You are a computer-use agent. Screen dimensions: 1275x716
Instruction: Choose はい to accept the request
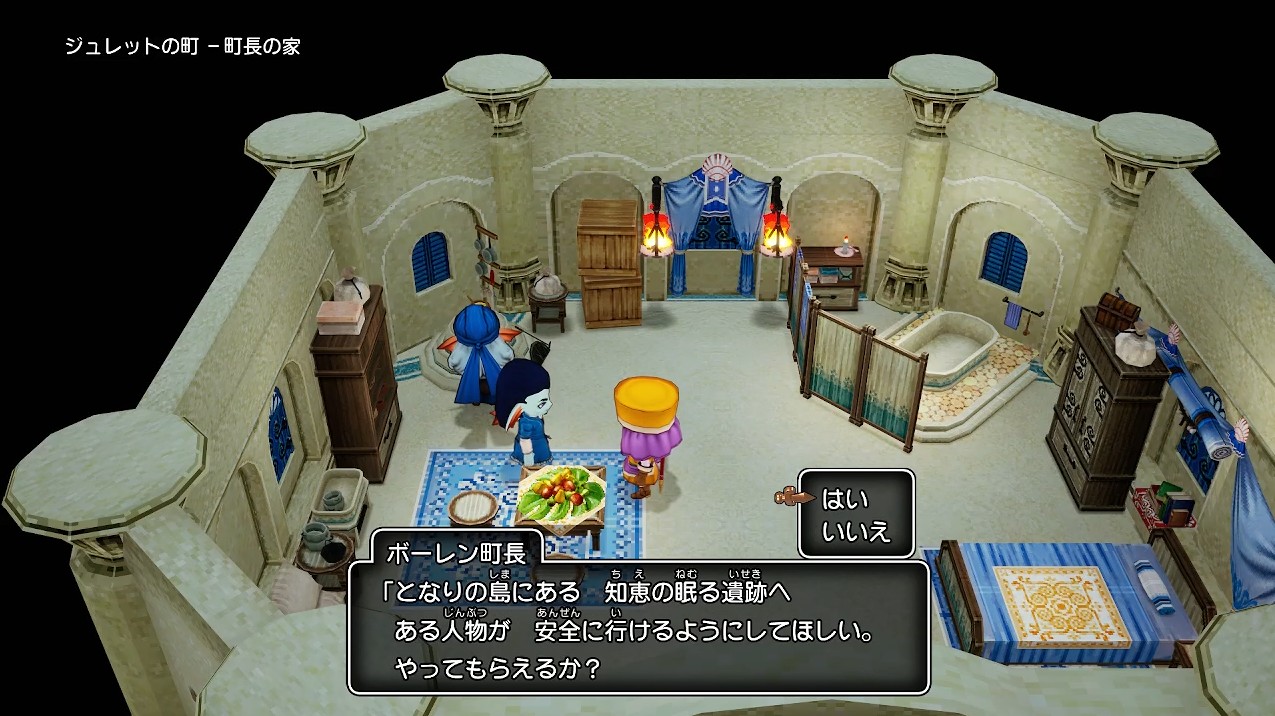[x=845, y=499]
